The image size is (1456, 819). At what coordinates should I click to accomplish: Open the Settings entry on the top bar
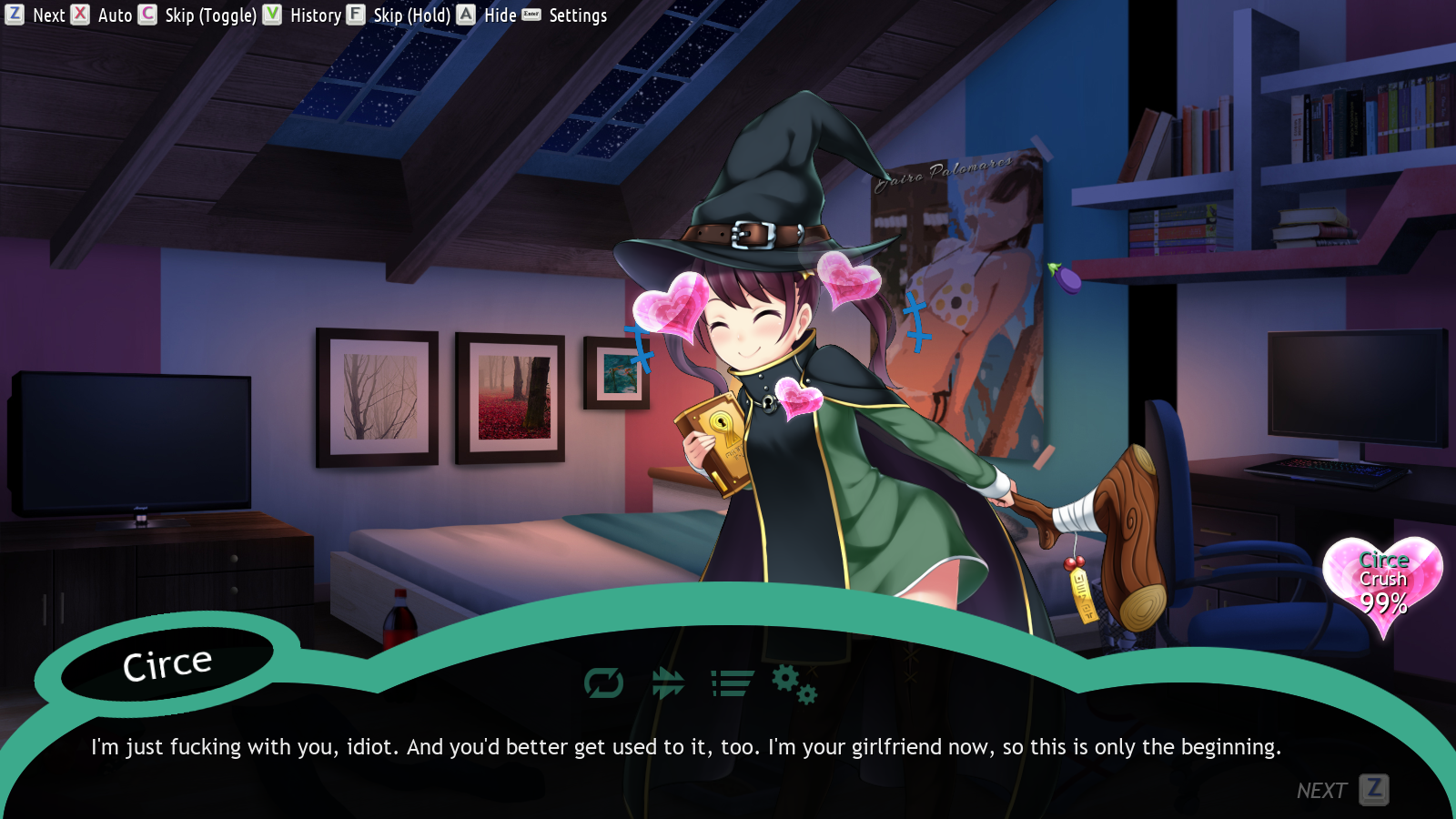[x=579, y=15]
